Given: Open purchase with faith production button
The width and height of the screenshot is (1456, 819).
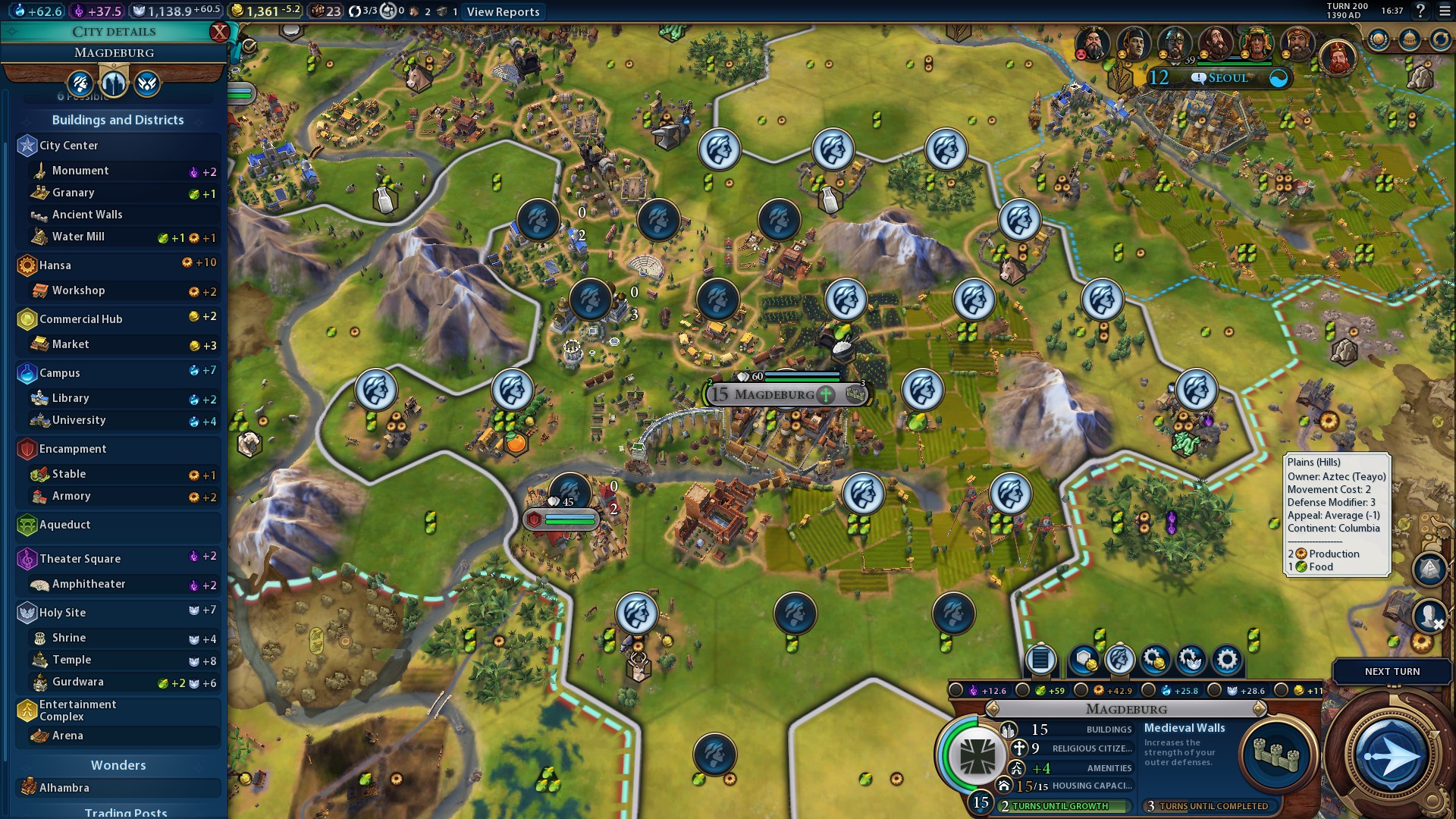Looking at the screenshot, I should click(x=1191, y=660).
